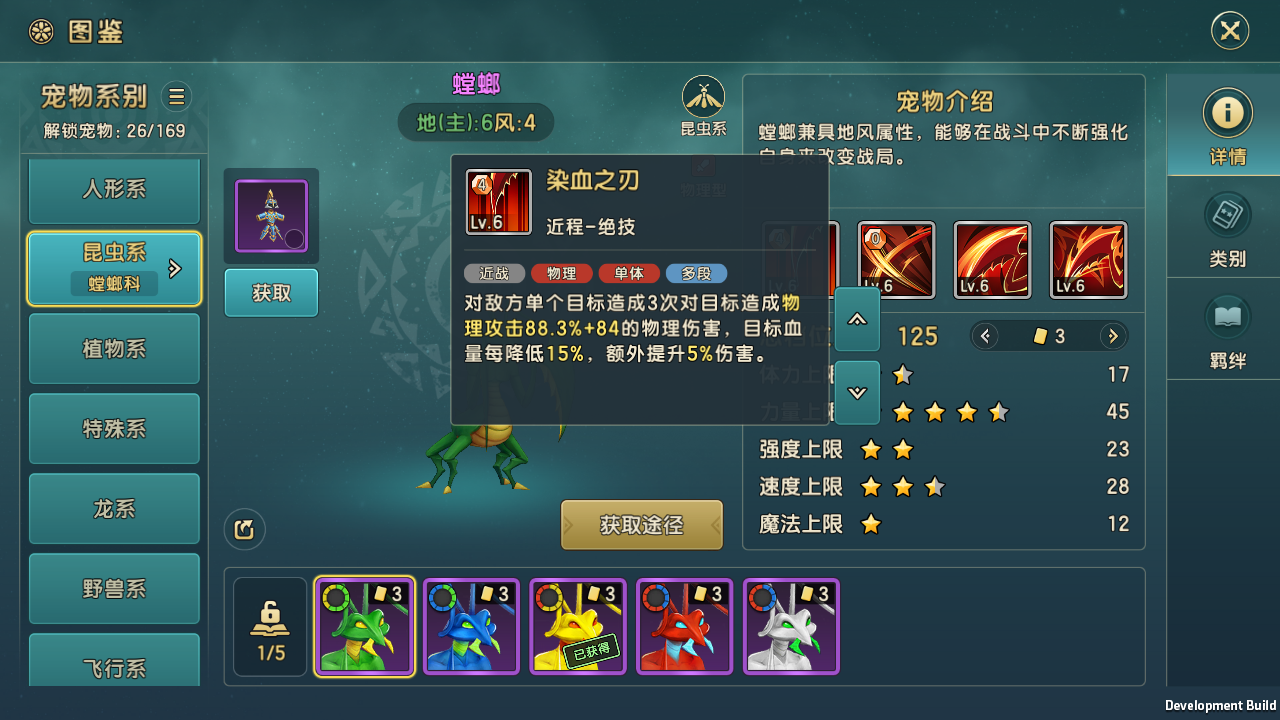
Task: Expand the stats panel with the down chevron
Action: click(857, 392)
